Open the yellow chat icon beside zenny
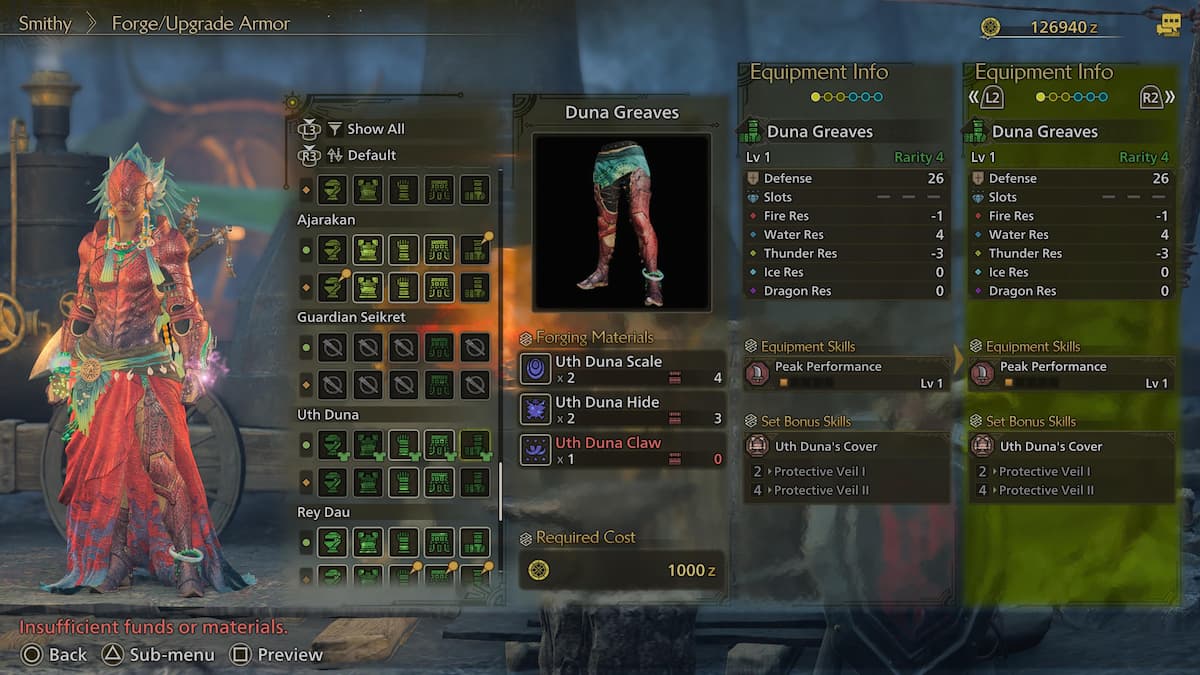The width and height of the screenshot is (1200, 675). coord(1168,26)
